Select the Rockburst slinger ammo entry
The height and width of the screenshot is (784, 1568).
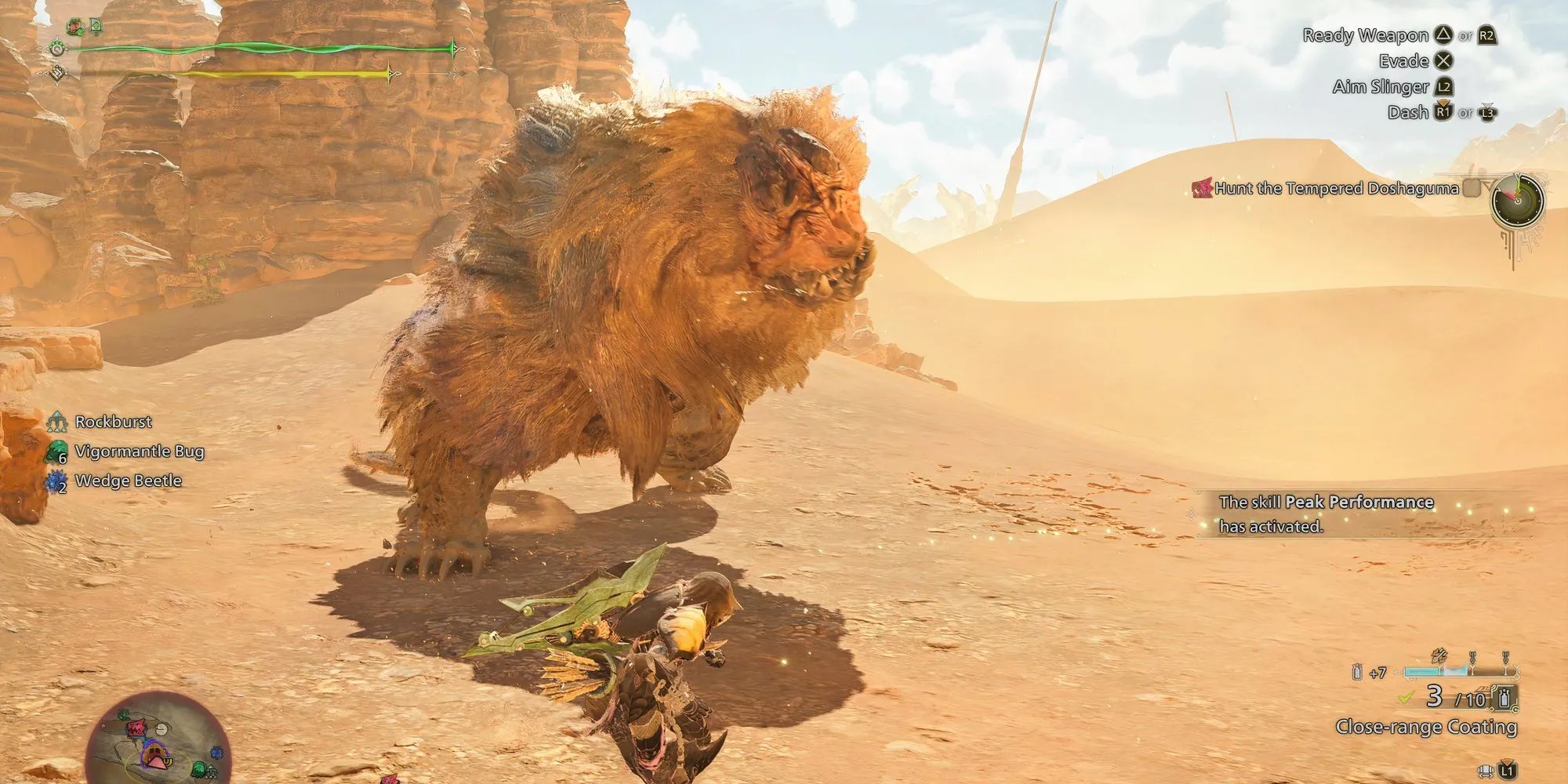pyautogui.click(x=113, y=422)
